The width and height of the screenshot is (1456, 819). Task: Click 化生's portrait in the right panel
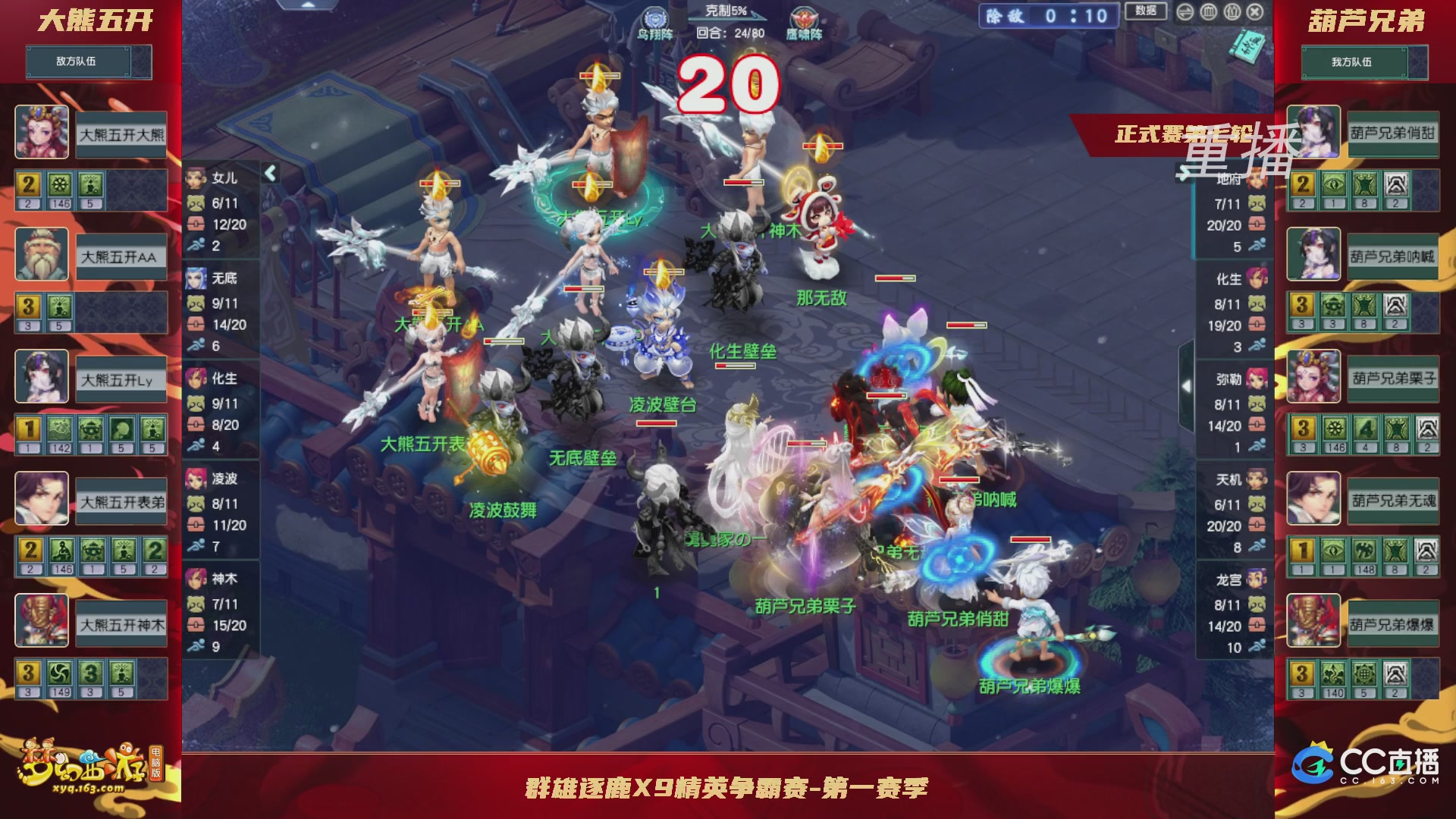coord(1255,278)
